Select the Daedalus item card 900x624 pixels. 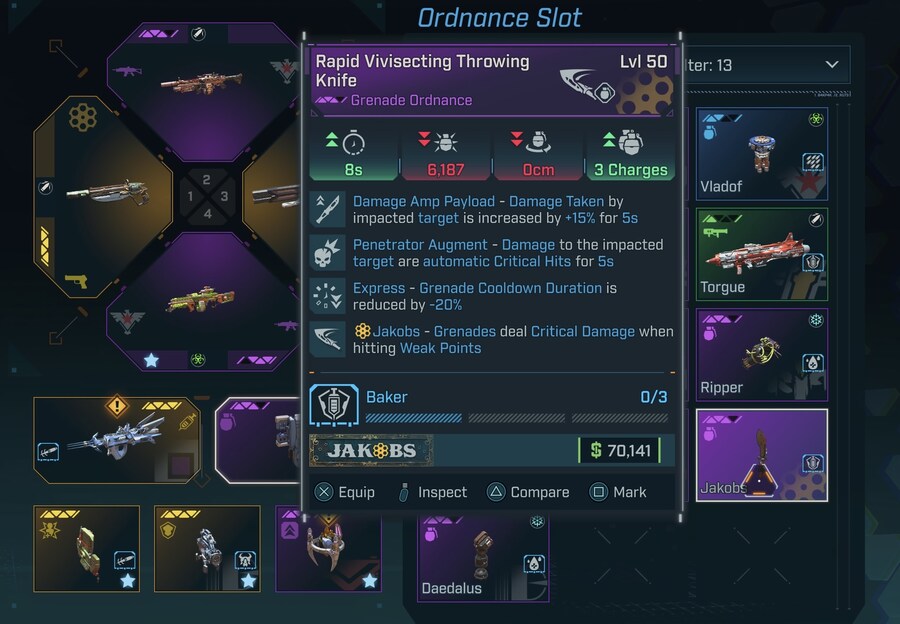[x=483, y=557]
